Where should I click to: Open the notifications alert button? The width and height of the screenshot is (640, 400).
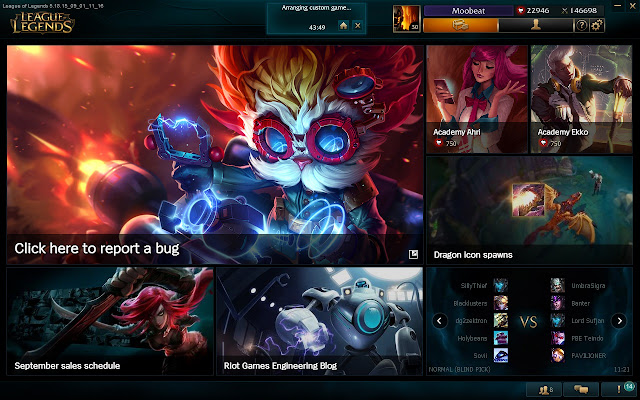[620, 390]
